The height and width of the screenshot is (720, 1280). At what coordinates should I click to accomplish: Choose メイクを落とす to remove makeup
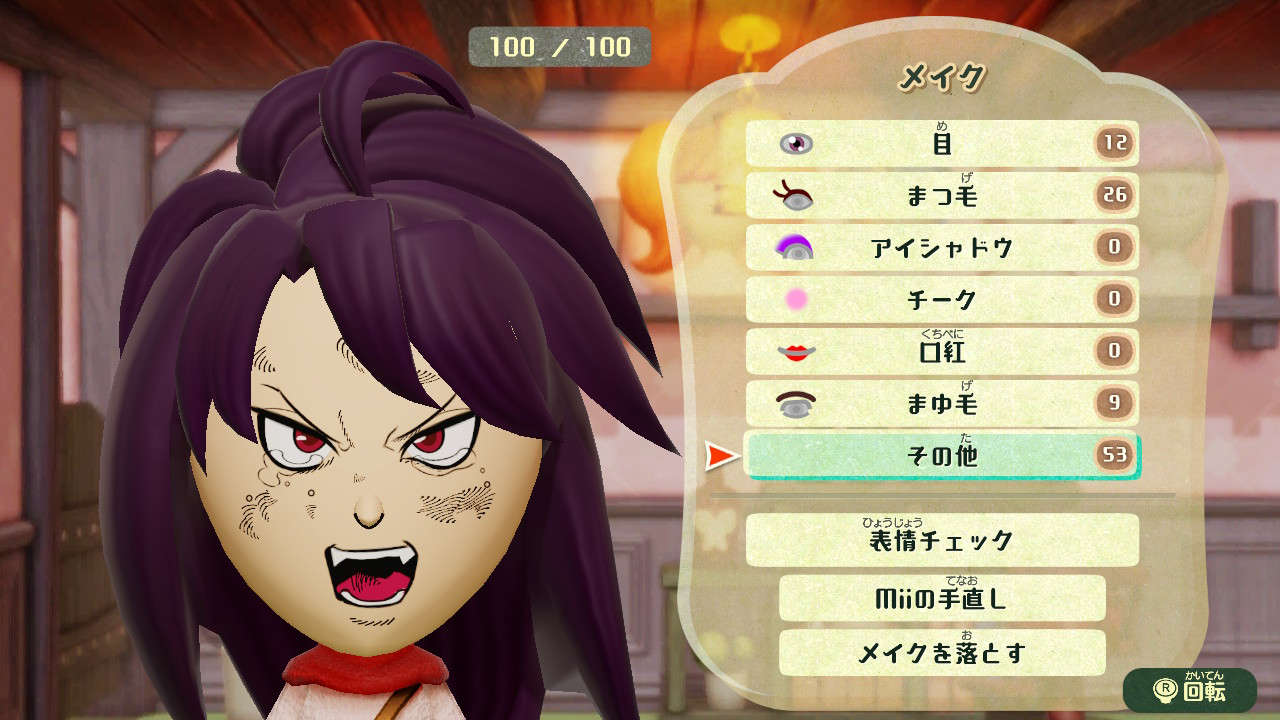click(x=941, y=653)
